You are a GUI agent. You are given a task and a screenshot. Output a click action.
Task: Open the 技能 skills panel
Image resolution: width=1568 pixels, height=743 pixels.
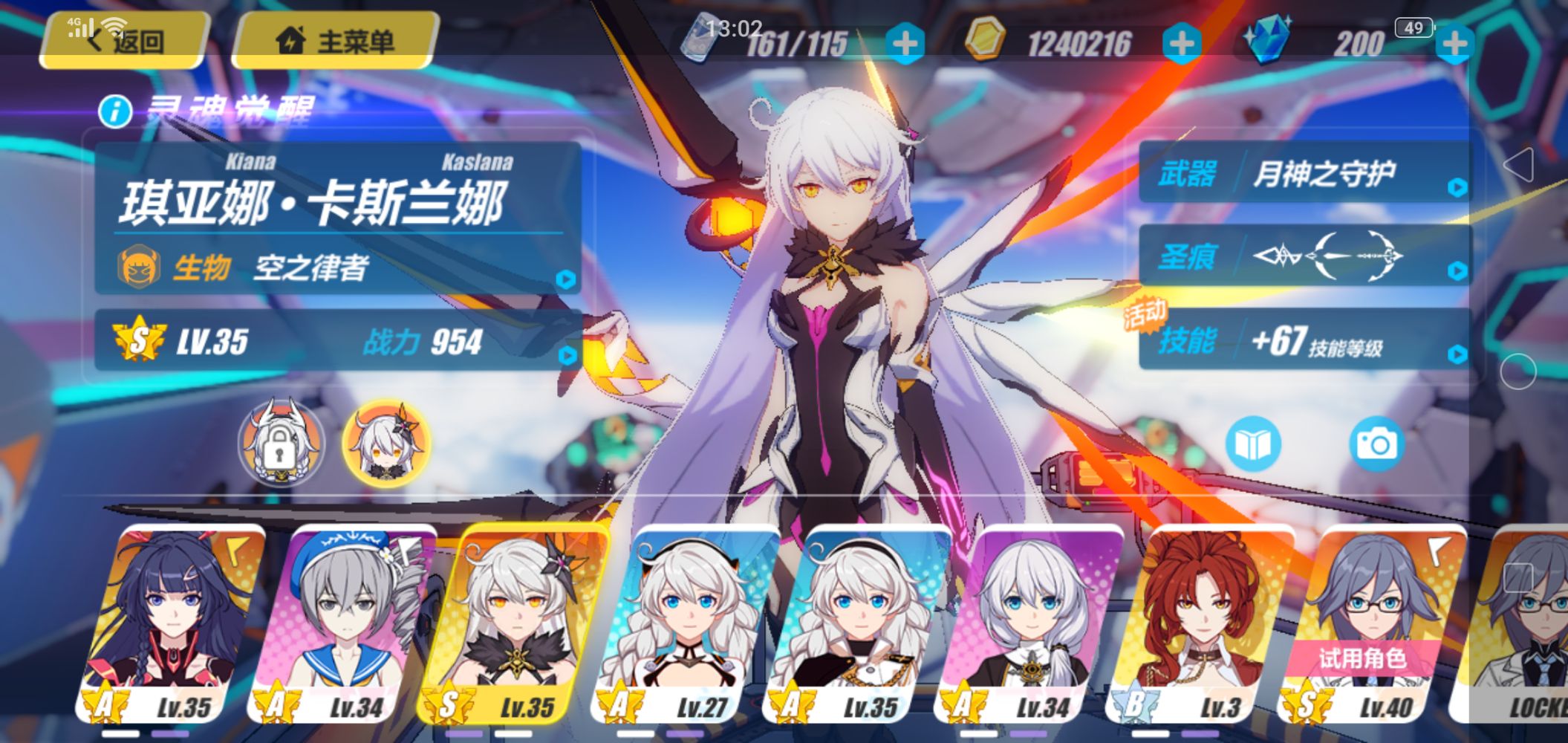1304,341
